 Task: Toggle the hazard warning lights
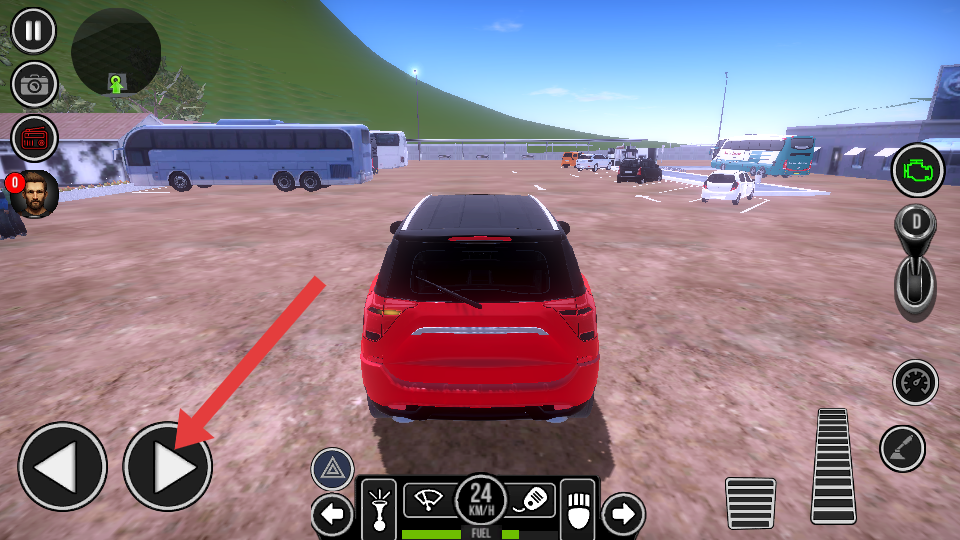coord(332,469)
